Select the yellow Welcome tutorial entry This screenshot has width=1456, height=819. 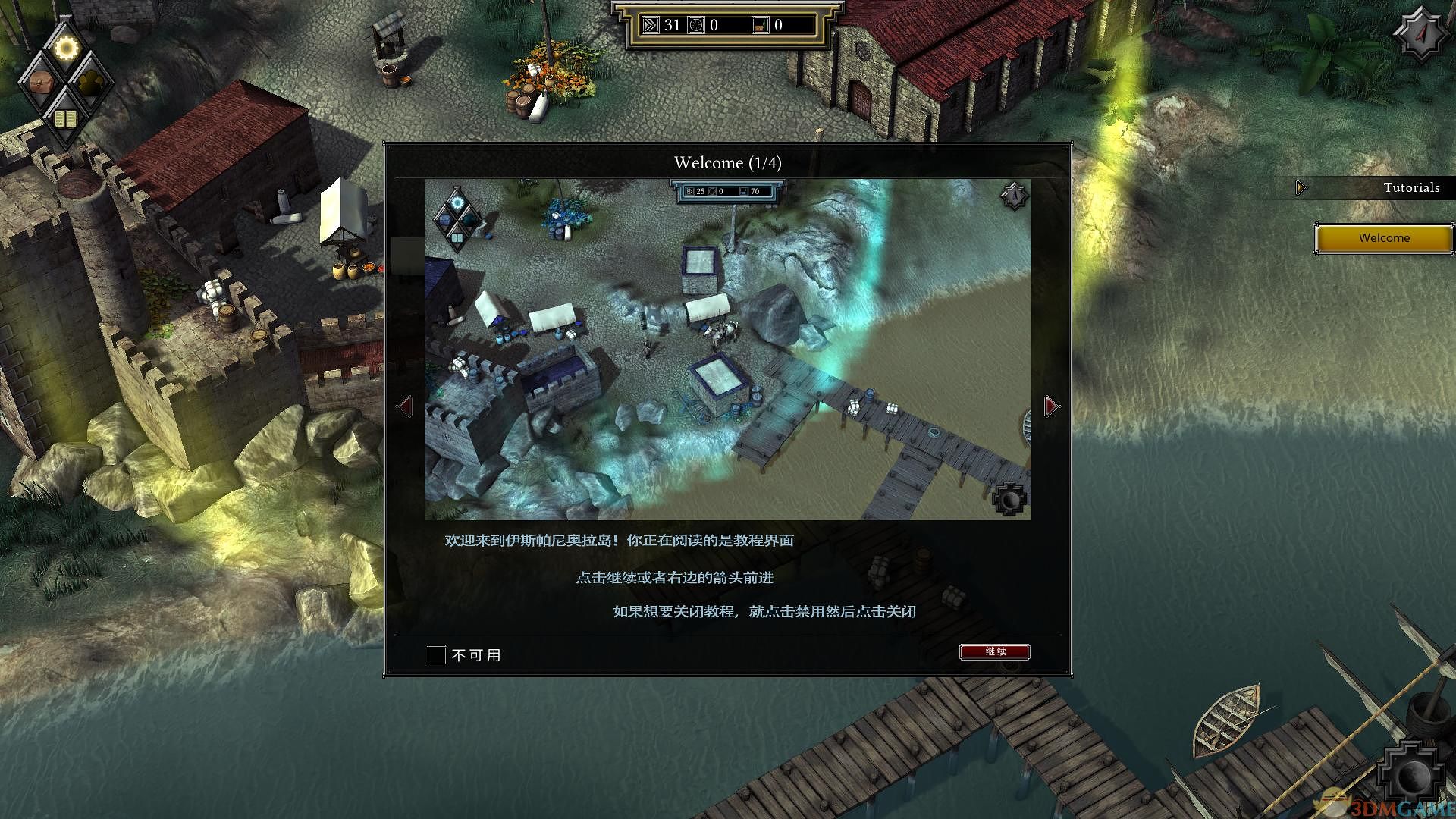[1383, 237]
